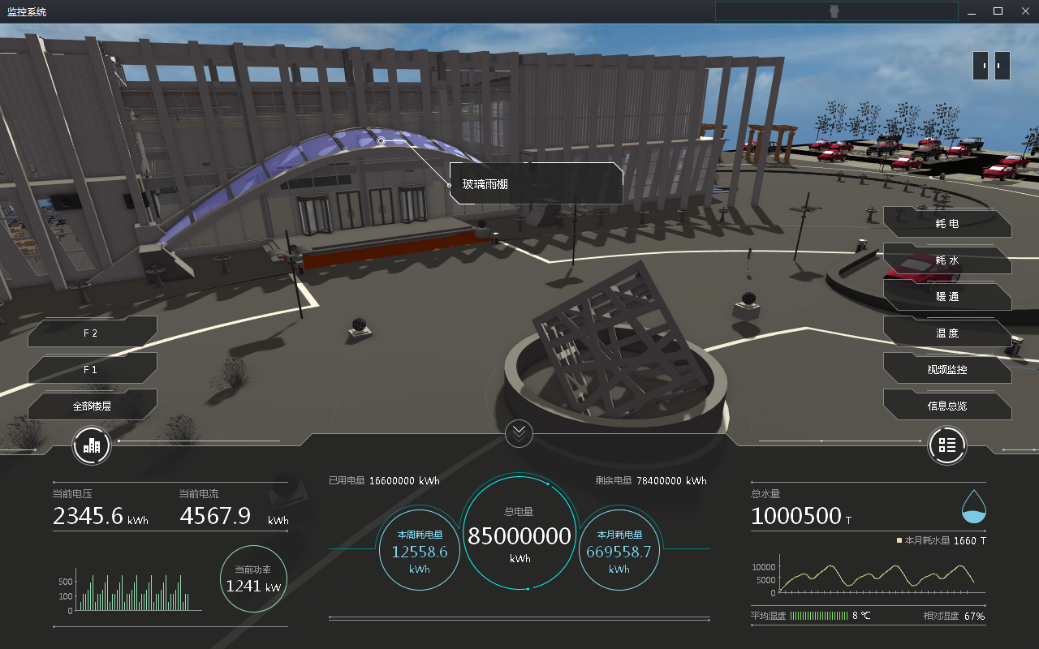The height and width of the screenshot is (649, 1039).
Task: Open the 耗电 power consumption panel
Action: click(946, 224)
